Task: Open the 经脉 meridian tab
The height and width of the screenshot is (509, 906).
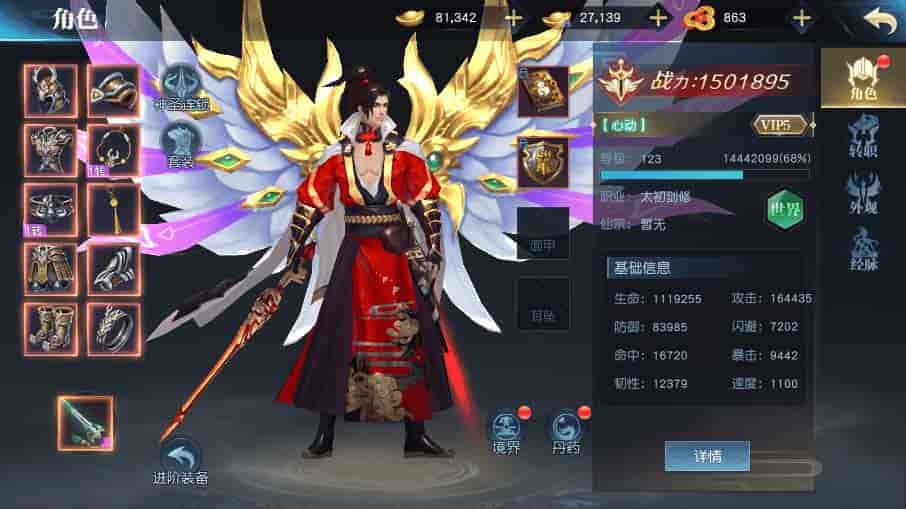Action: tap(861, 249)
